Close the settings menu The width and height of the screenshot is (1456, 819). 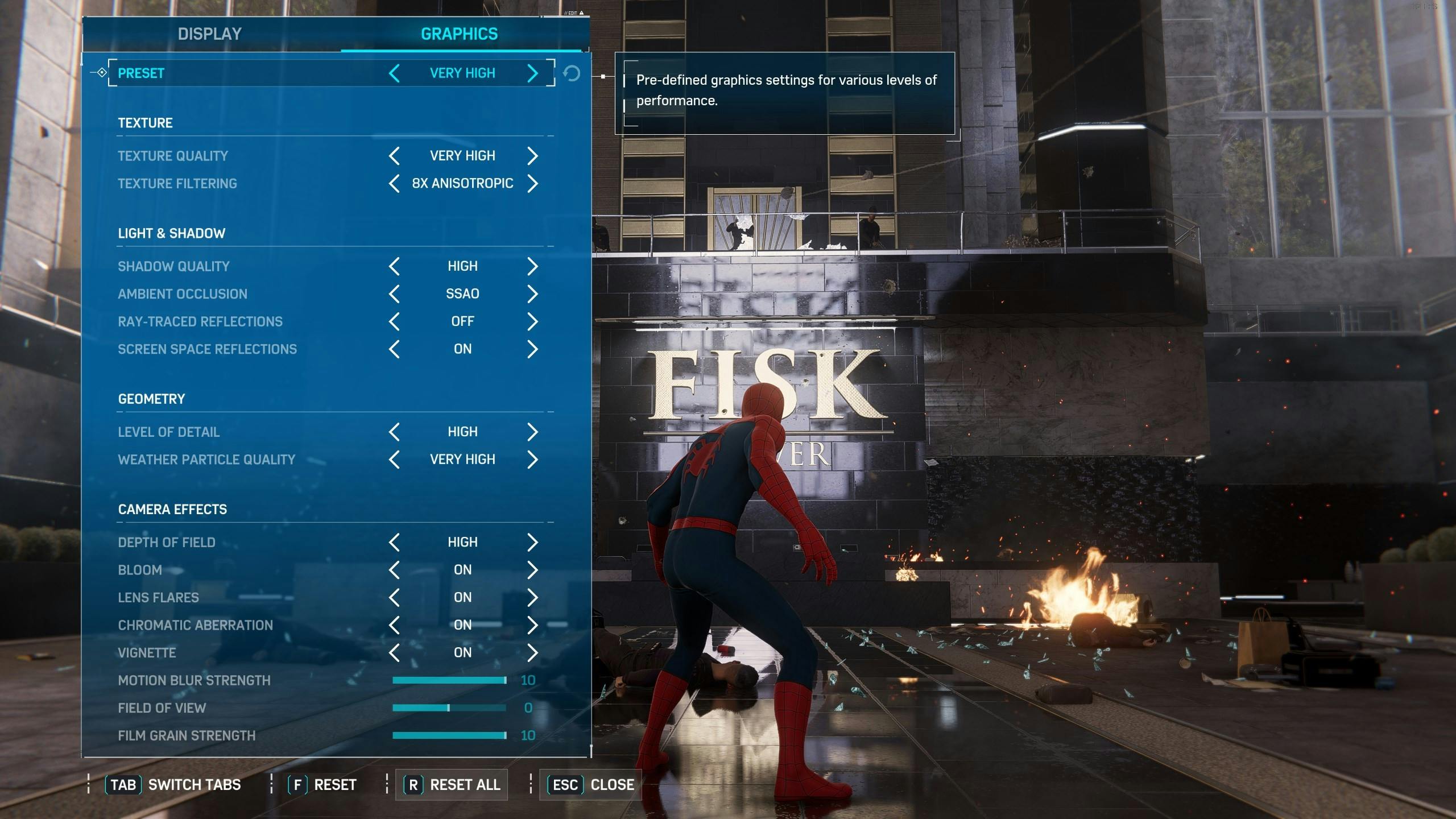click(591, 785)
